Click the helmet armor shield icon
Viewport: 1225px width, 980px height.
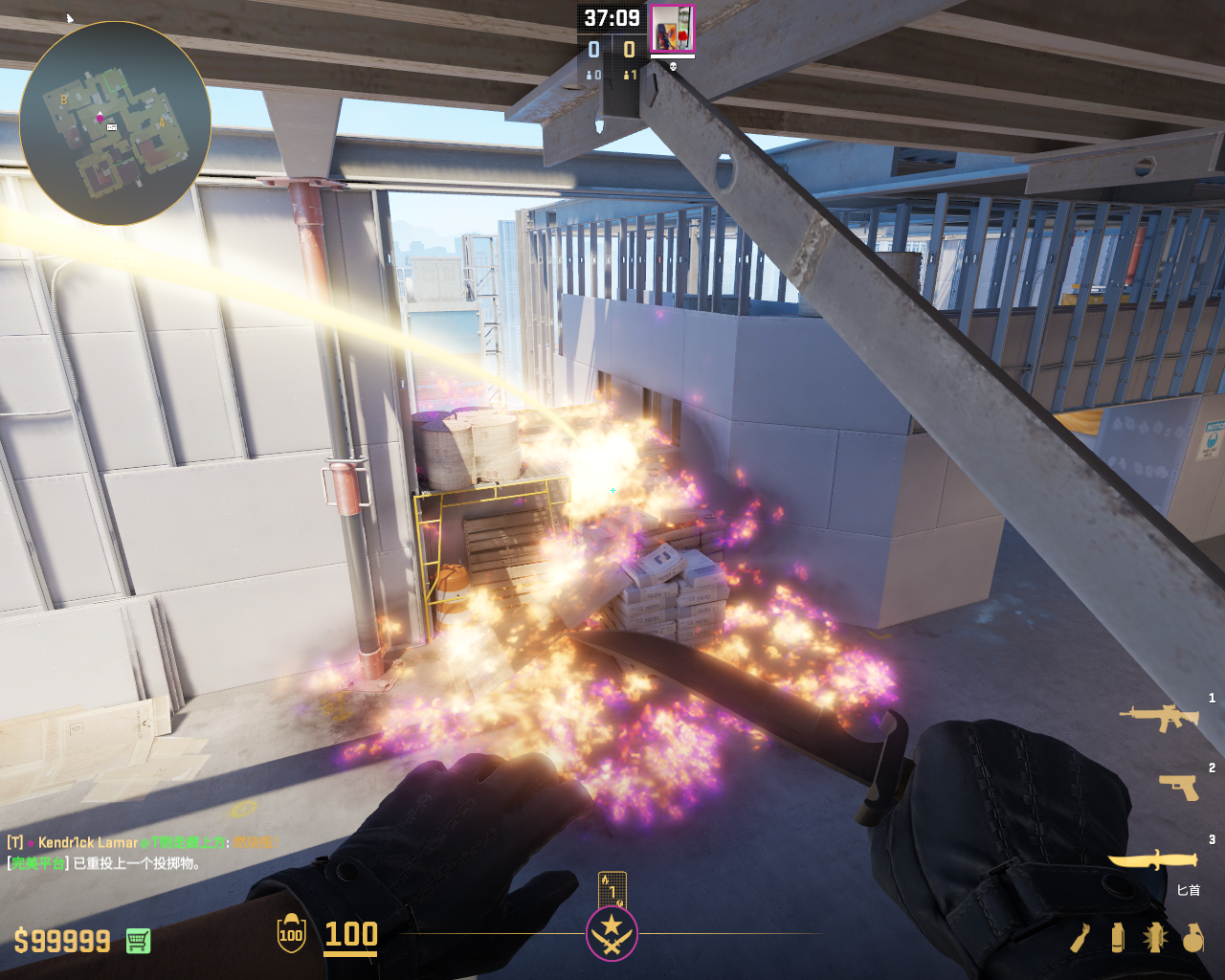291,934
